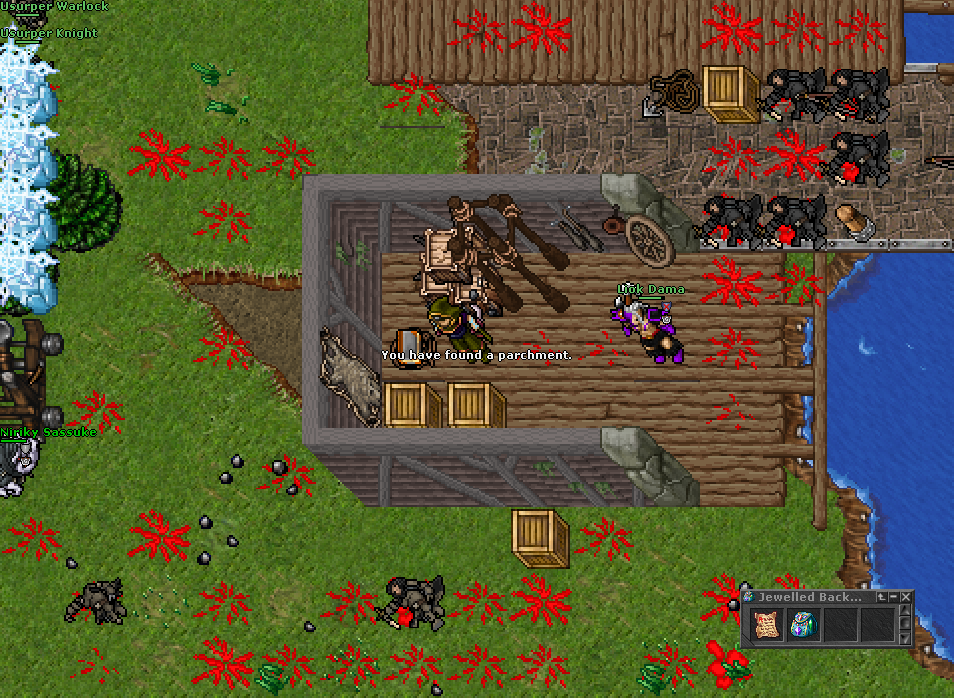Click the backpack scroll-up arrow
Viewport: 954px width, 698px height.
pos(906,612)
